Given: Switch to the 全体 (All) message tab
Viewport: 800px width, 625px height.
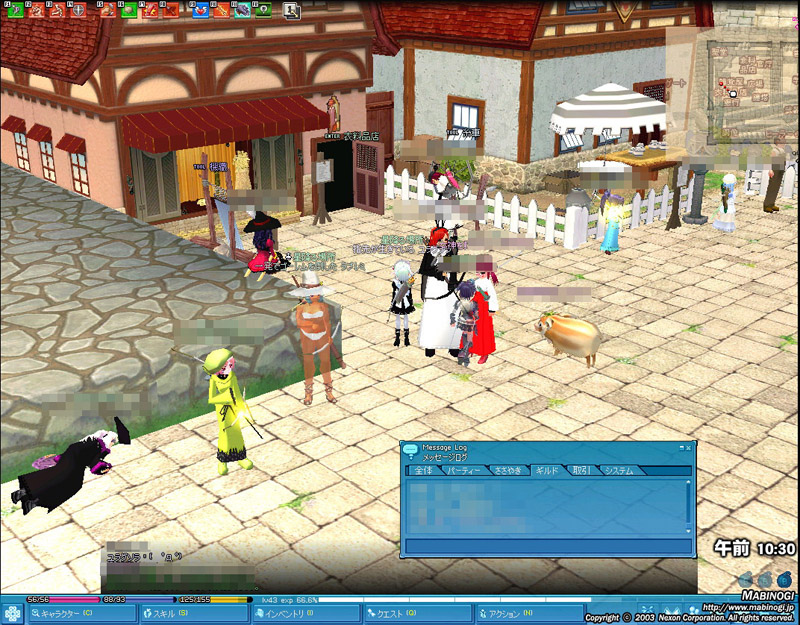Looking at the screenshot, I should (x=422, y=470).
